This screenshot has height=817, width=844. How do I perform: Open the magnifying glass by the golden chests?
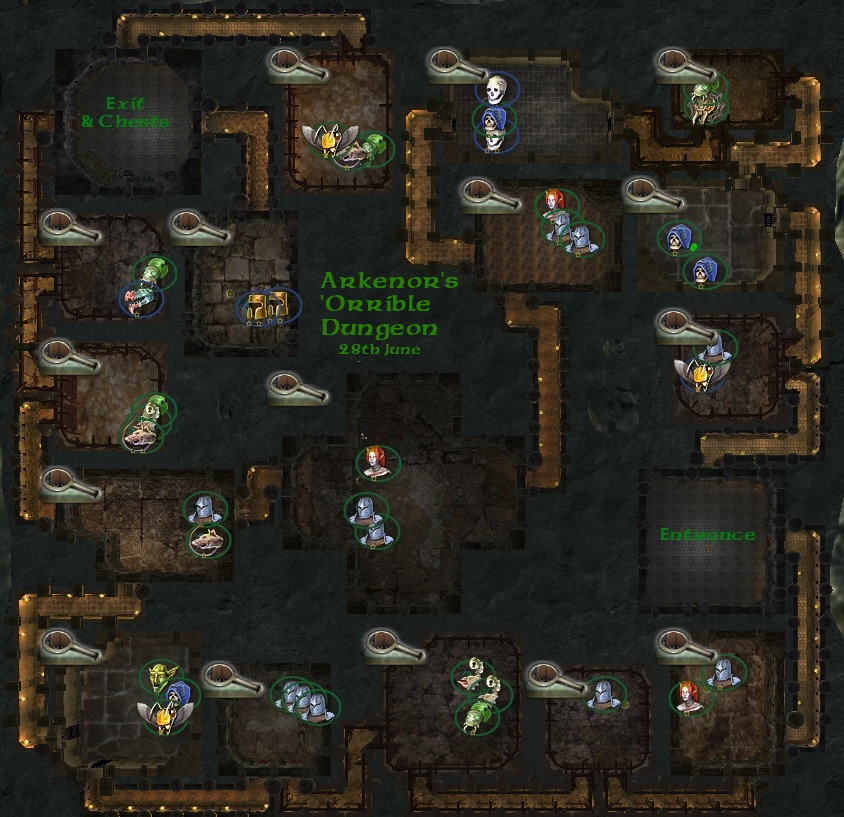[200, 227]
